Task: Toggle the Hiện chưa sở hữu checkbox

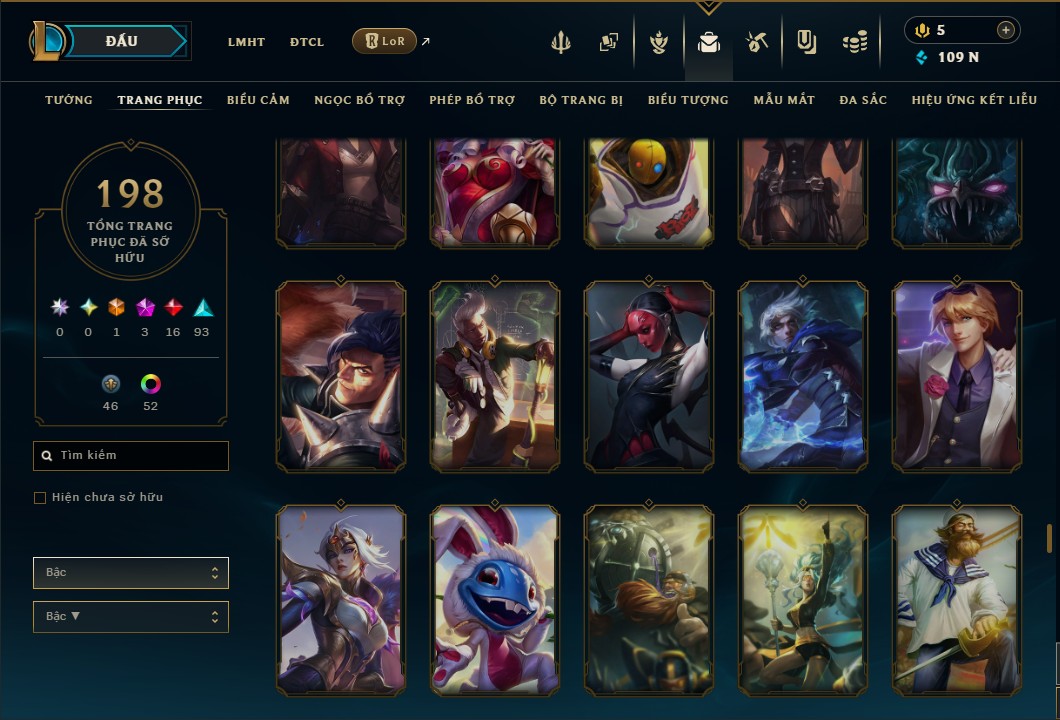Action: point(40,498)
